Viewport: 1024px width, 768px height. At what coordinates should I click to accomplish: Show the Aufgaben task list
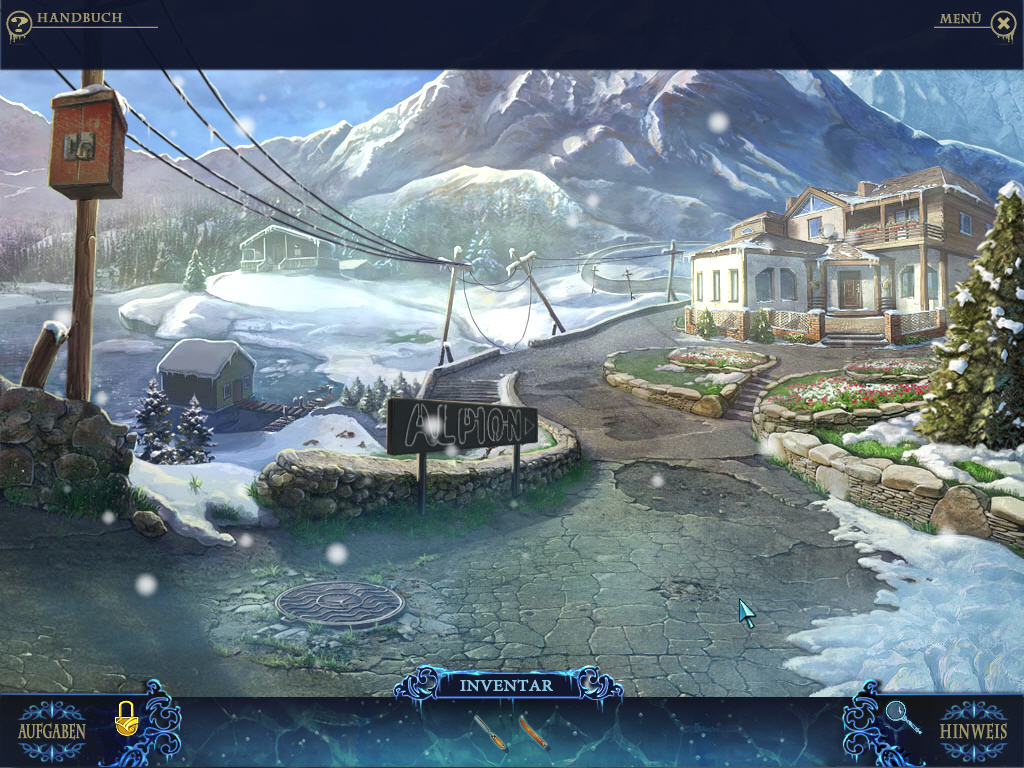coord(51,729)
